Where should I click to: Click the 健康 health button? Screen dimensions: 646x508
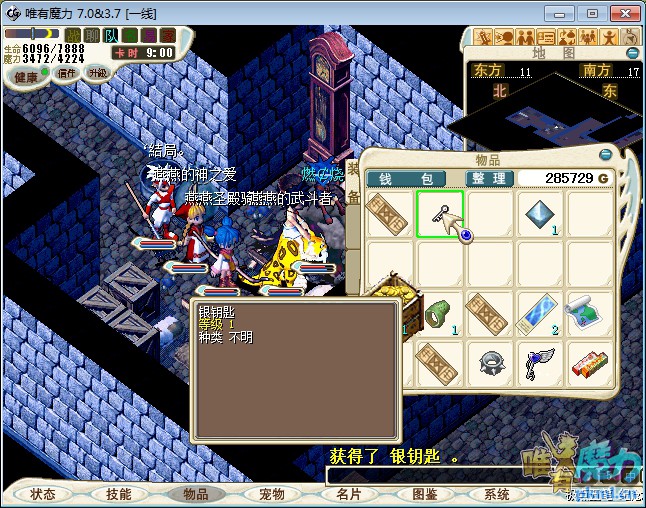point(26,77)
